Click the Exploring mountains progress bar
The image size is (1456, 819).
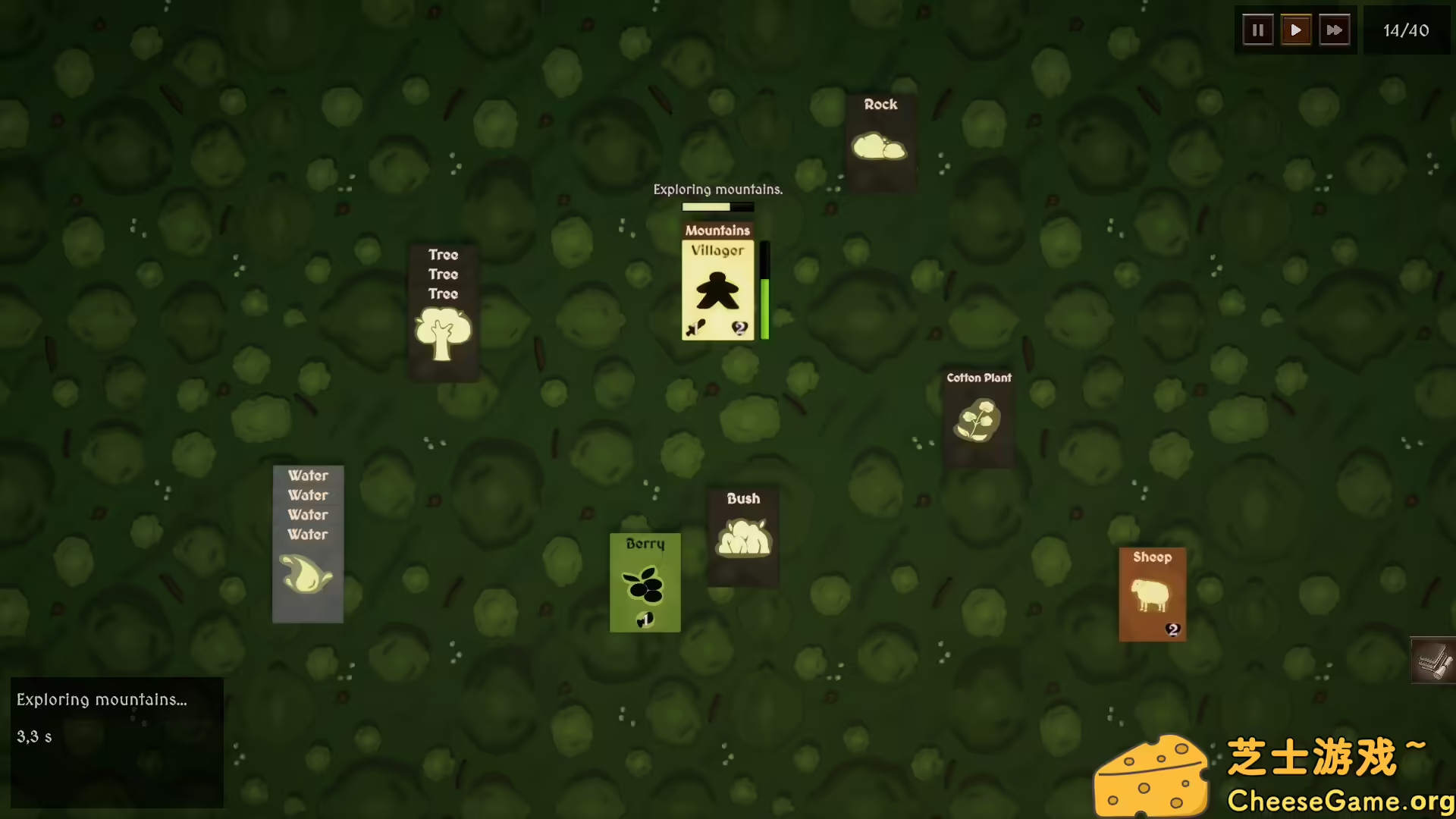click(717, 207)
